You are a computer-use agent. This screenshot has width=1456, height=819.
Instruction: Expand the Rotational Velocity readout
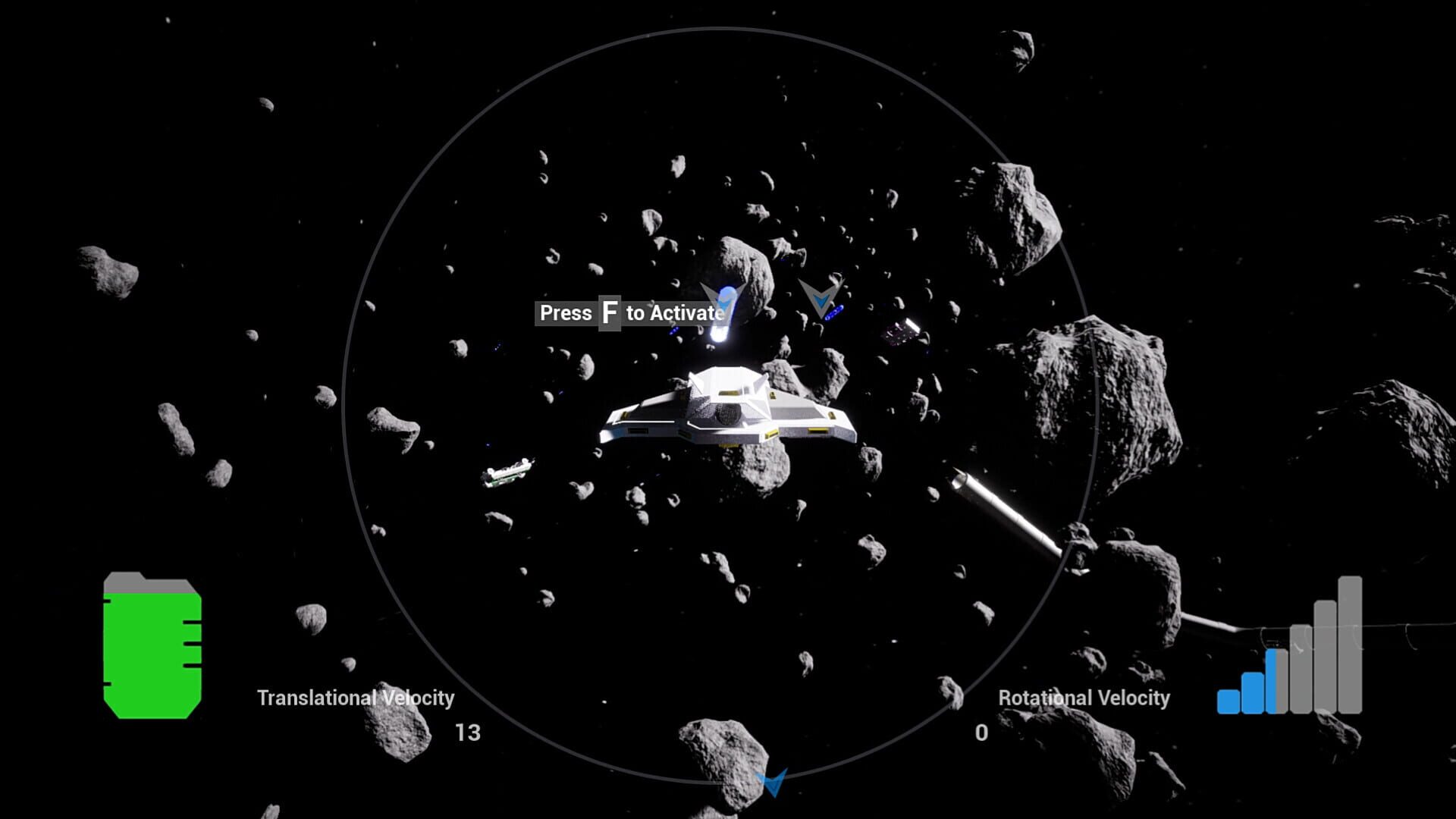981,733
